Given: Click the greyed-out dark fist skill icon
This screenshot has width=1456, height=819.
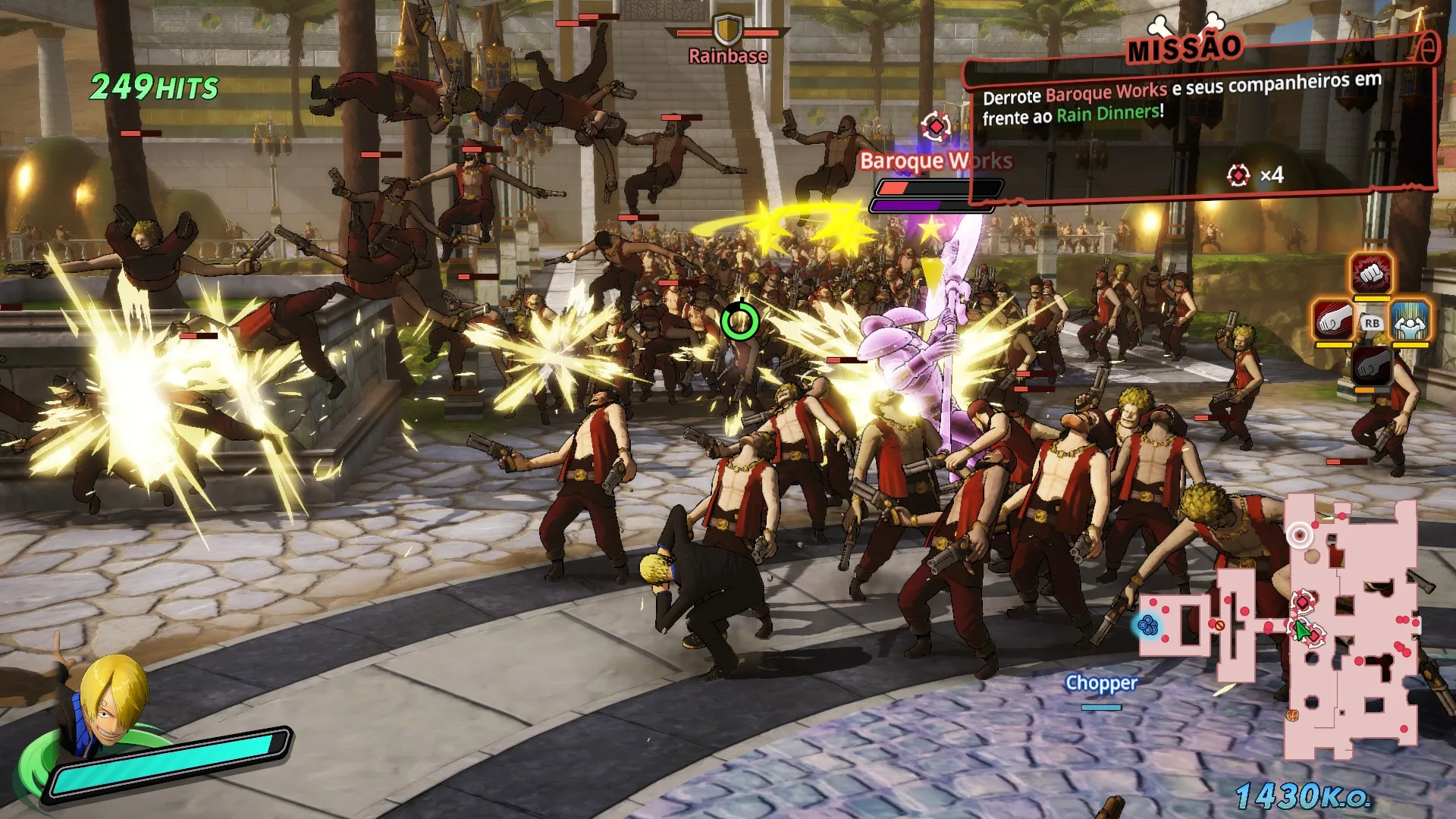Looking at the screenshot, I should [x=1372, y=366].
